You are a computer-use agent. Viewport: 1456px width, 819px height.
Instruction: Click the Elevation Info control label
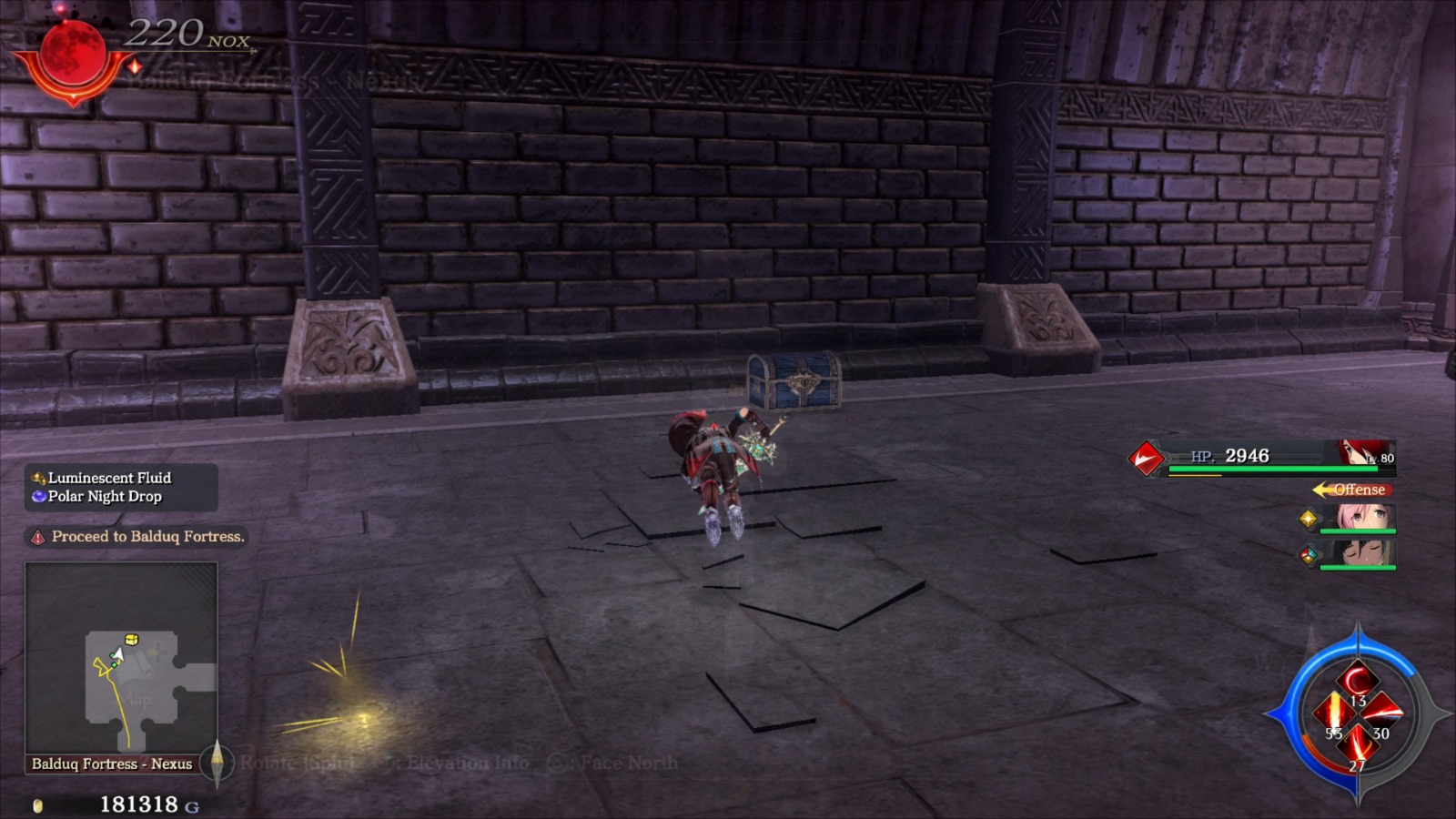click(x=470, y=763)
